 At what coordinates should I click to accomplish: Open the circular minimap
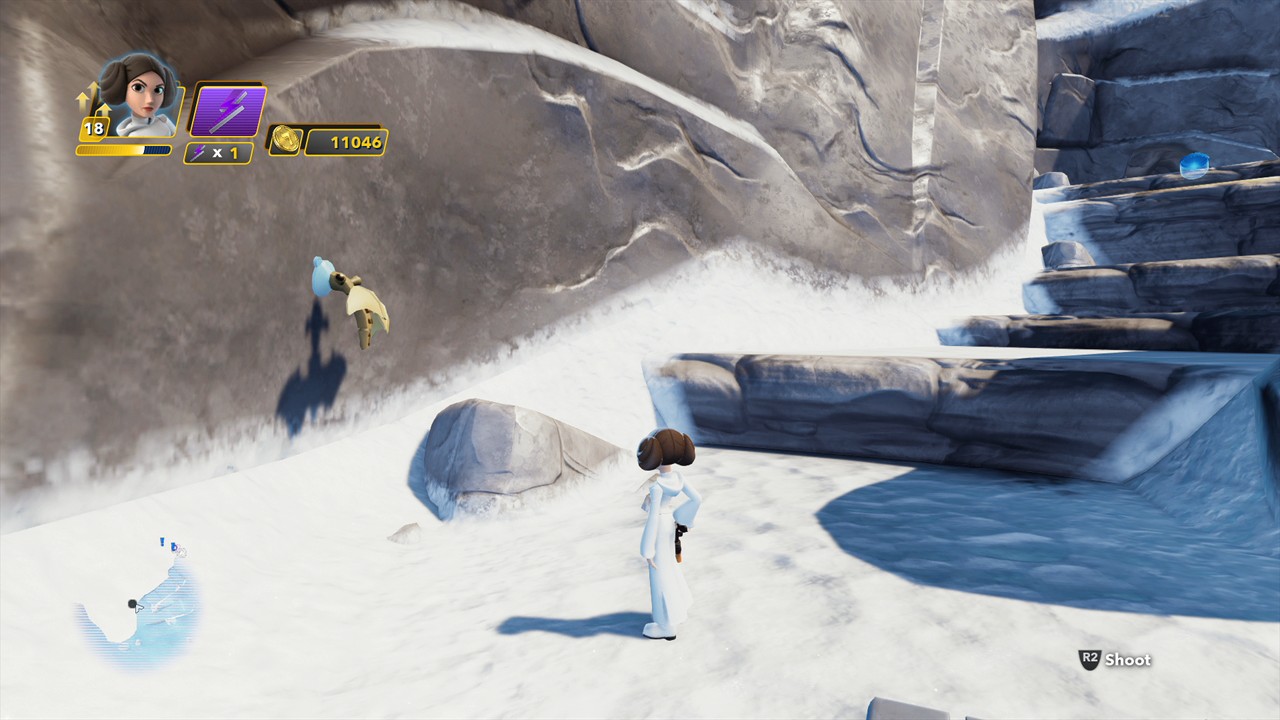coord(140,603)
